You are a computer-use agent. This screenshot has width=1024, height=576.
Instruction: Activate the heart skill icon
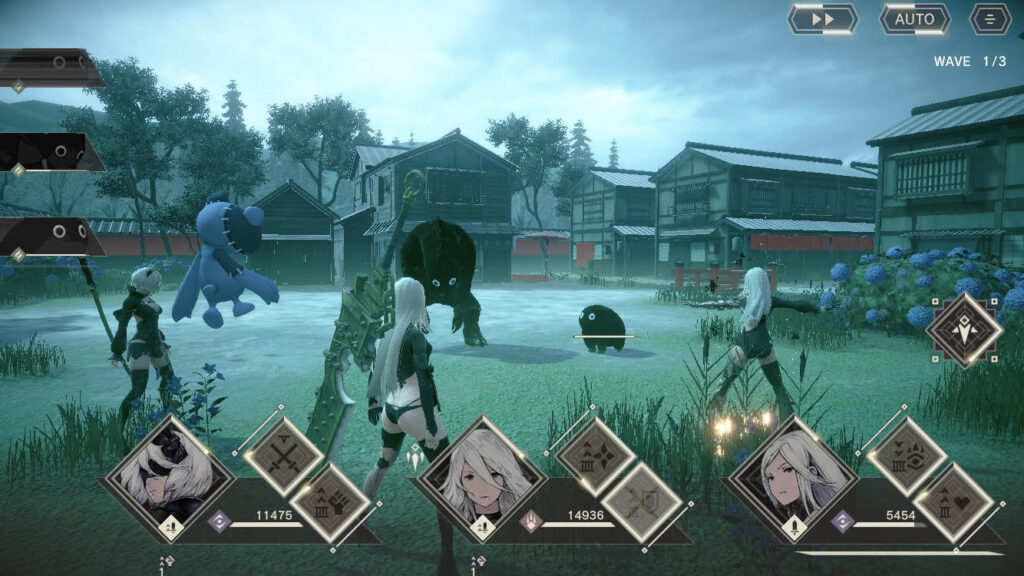click(953, 503)
